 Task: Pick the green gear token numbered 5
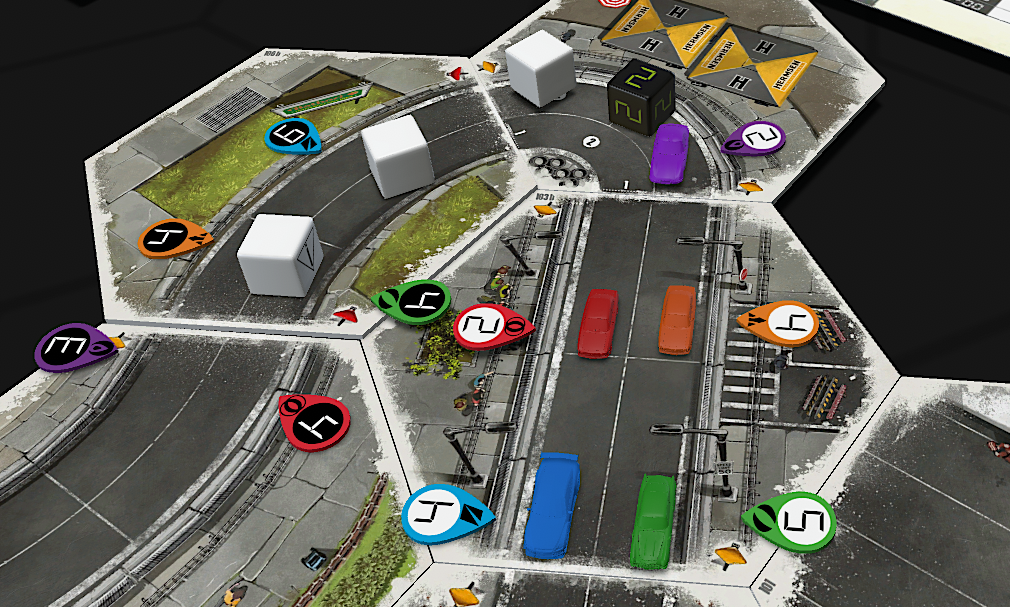tap(792, 519)
